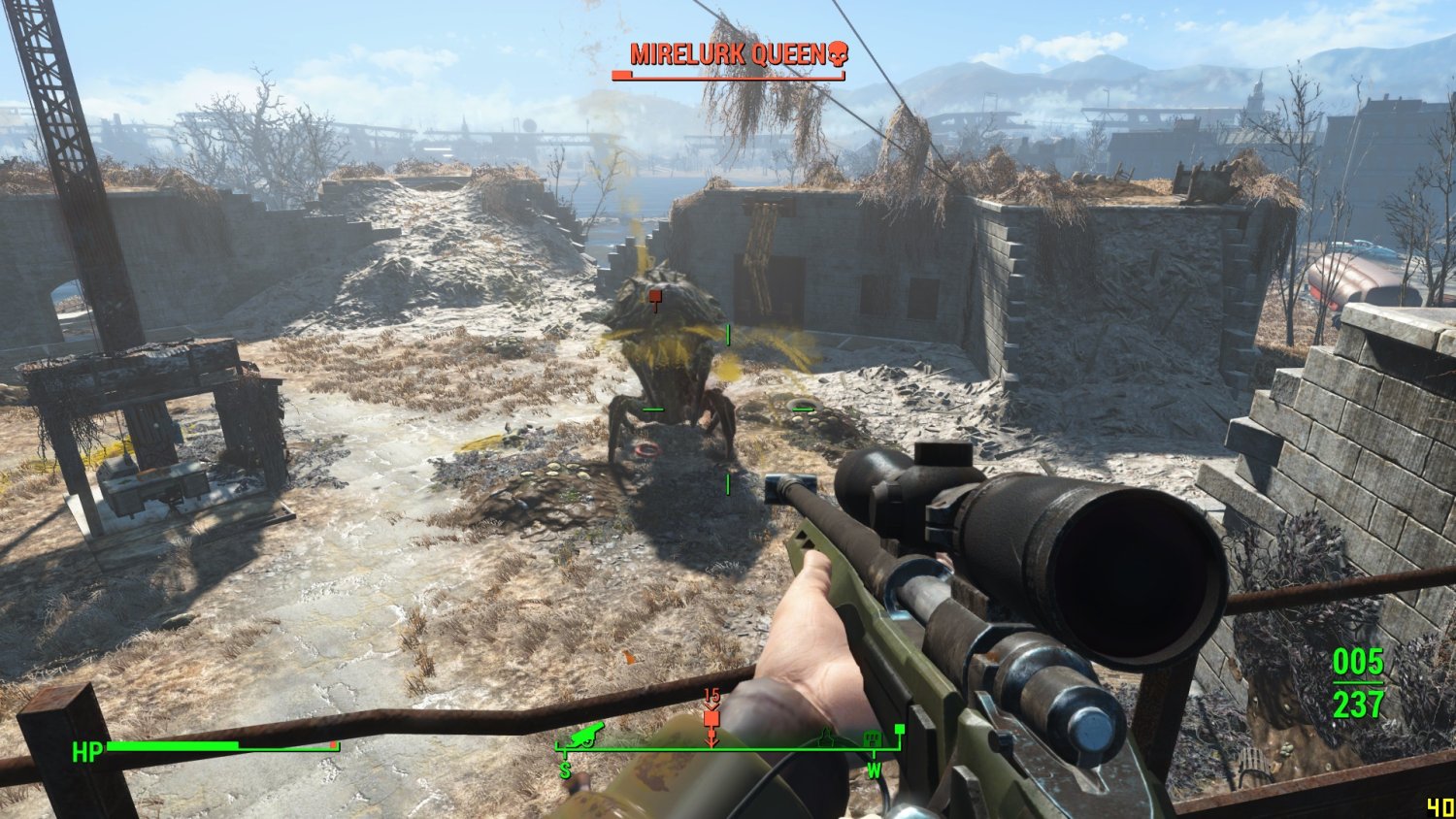The width and height of the screenshot is (1456, 819).
Task: Select the cannon marker on the compass
Action: (586, 736)
